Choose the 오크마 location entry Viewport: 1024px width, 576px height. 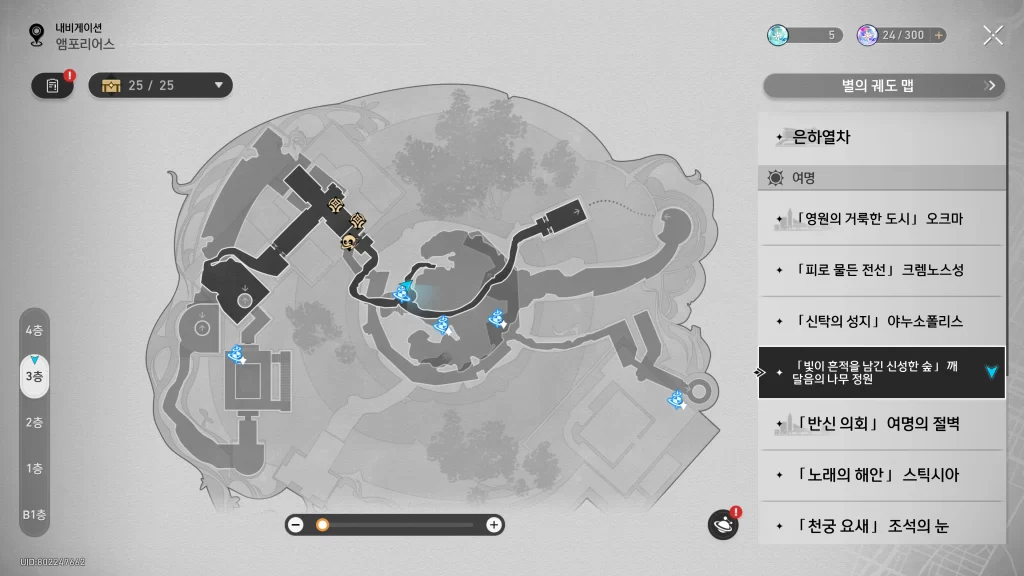tap(880, 219)
